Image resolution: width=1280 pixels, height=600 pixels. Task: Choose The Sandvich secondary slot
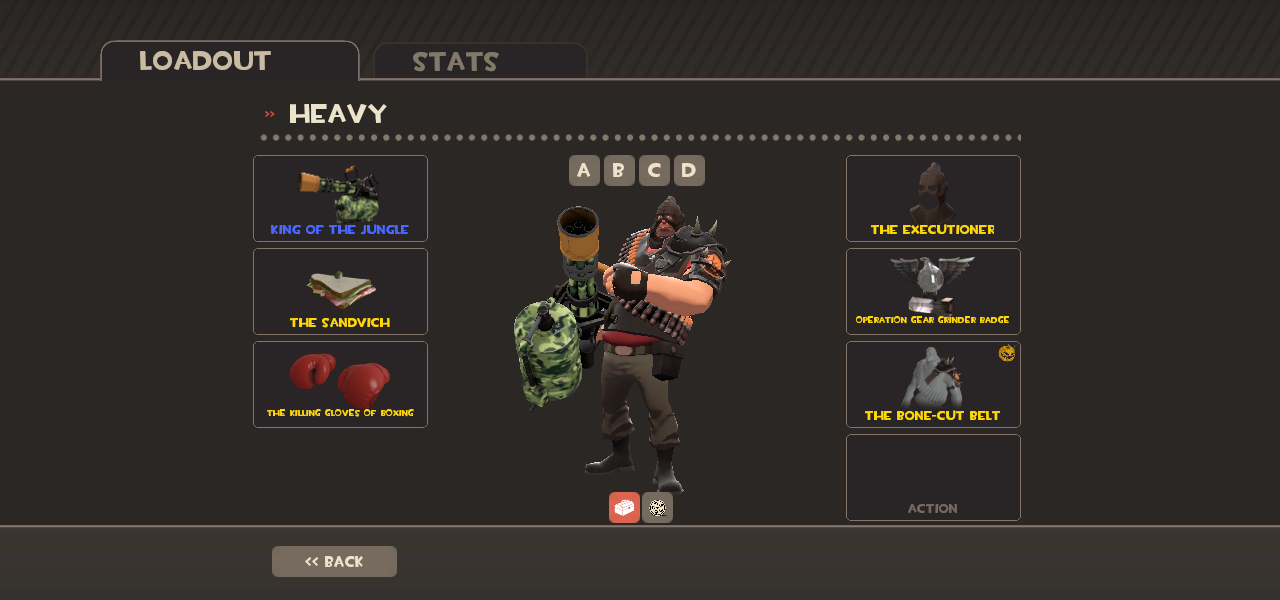(340, 291)
